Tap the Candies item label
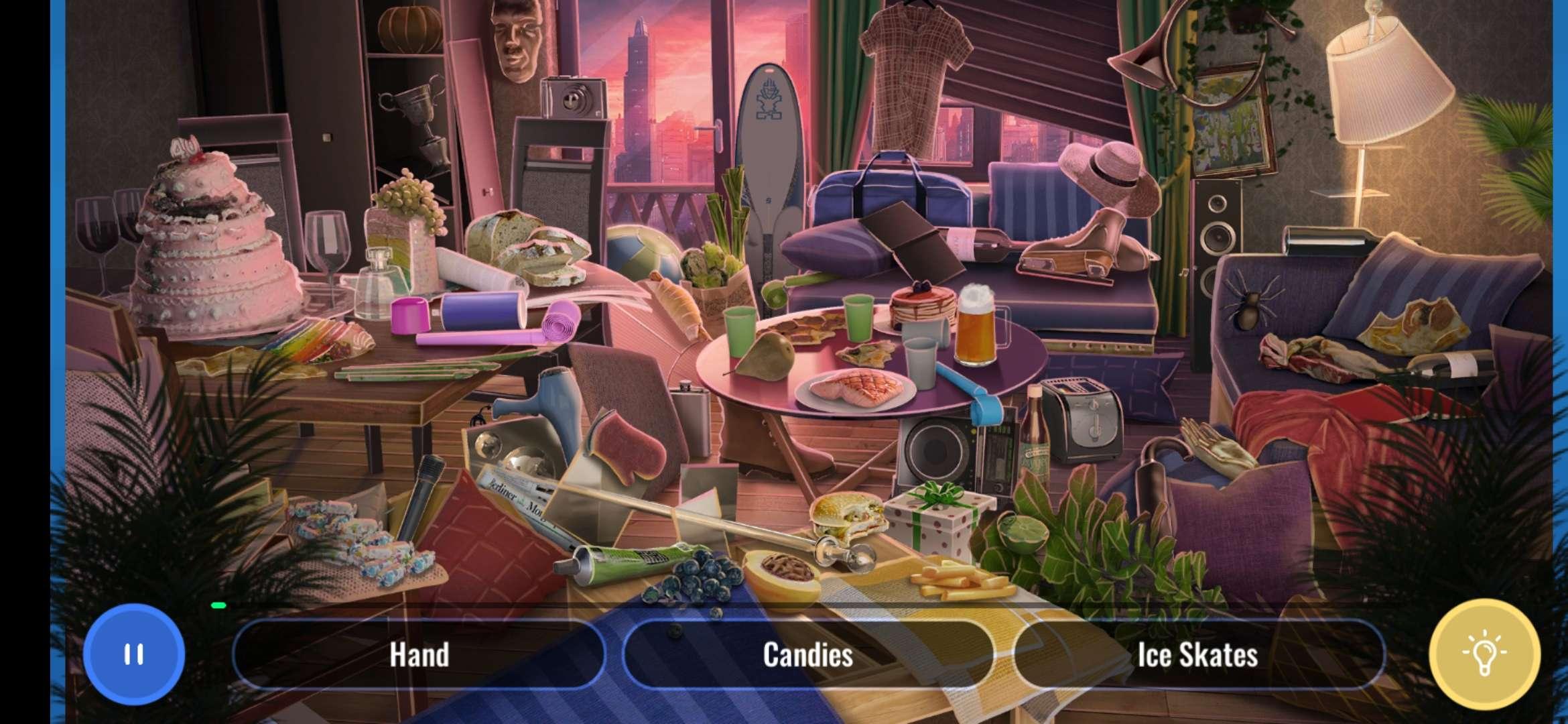The width and height of the screenshot is (1568, 724). click(x=807, y=654)
